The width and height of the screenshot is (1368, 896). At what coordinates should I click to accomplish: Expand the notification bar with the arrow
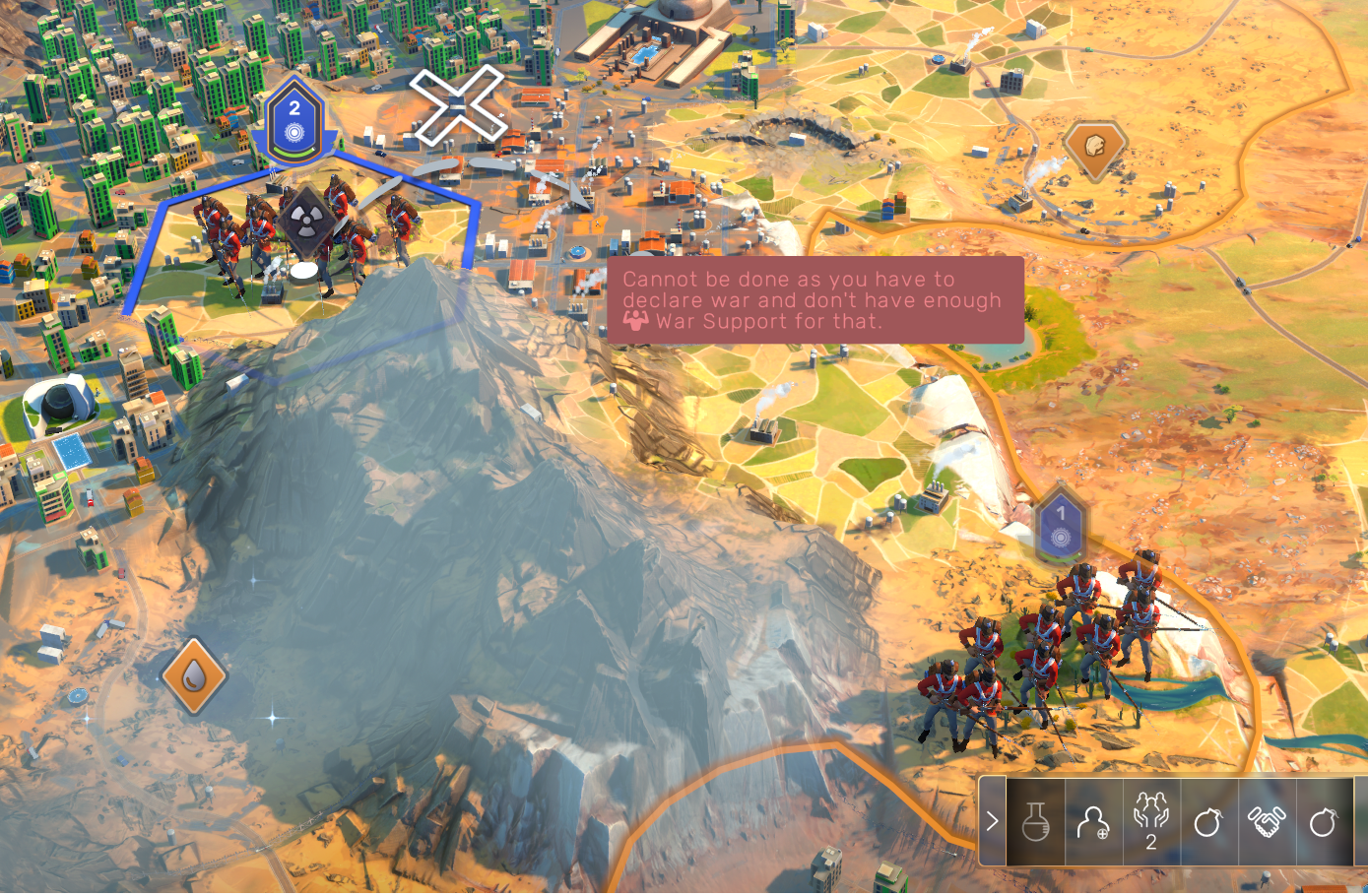[992, 821]
